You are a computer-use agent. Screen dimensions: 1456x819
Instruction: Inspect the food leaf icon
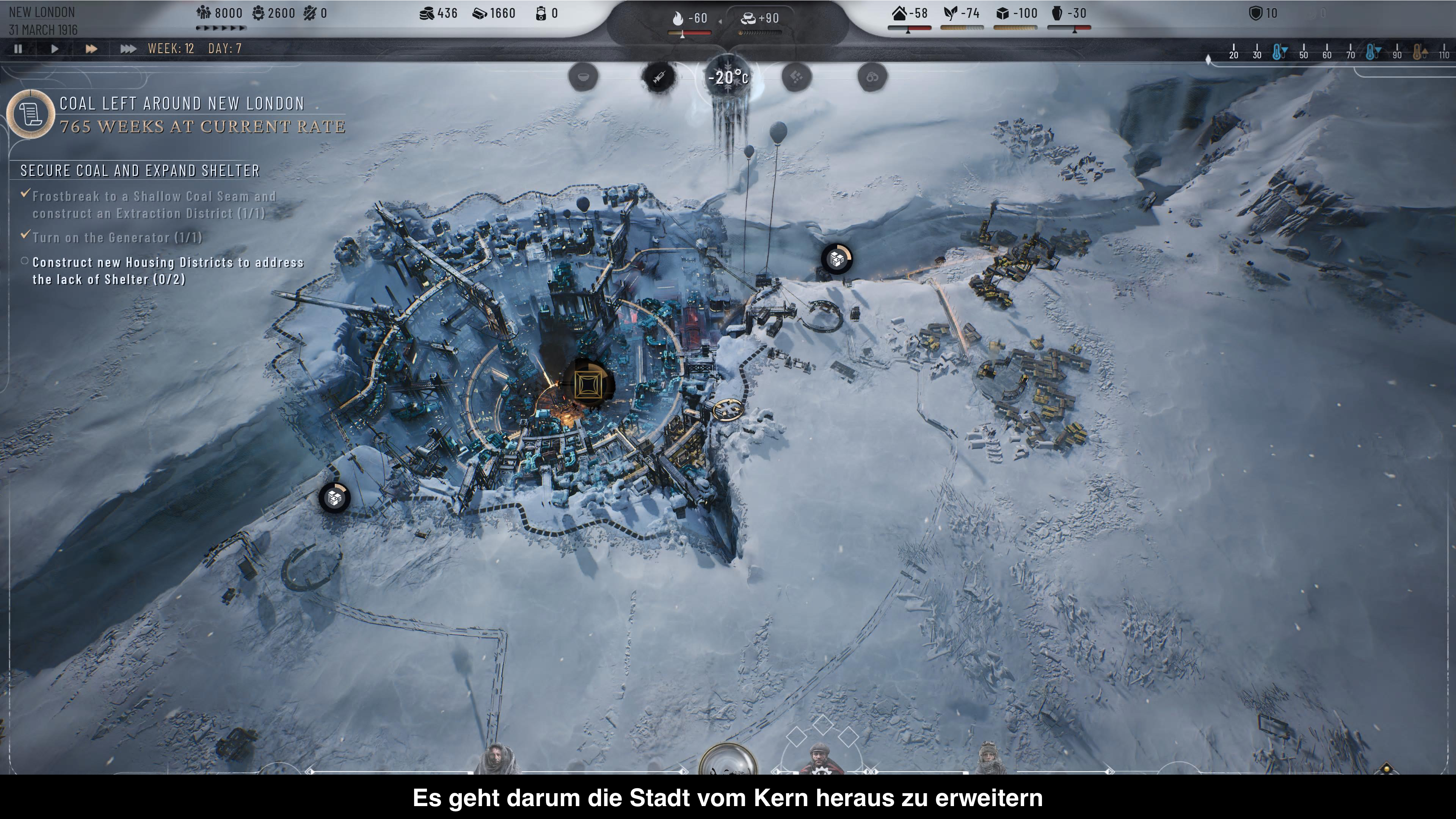951,13
